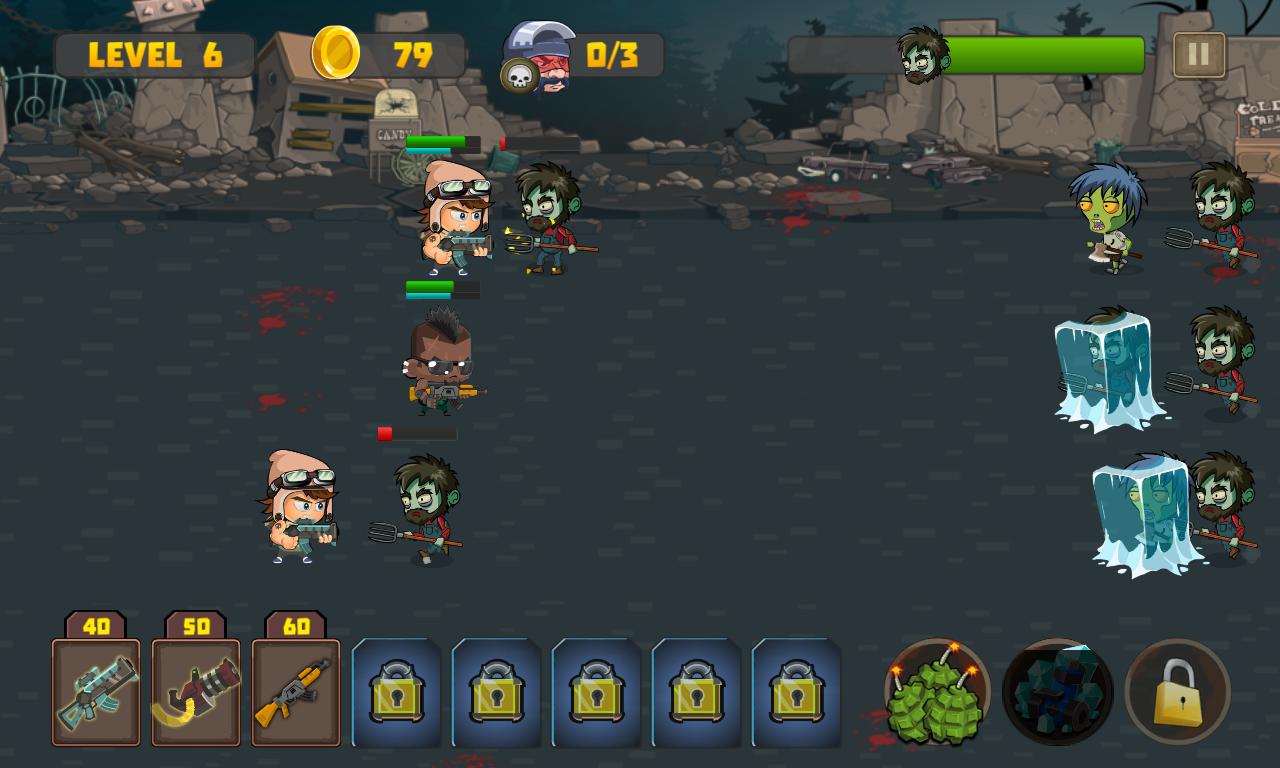Open the locked gold padlock ability slot

[x=1177, y=690]
